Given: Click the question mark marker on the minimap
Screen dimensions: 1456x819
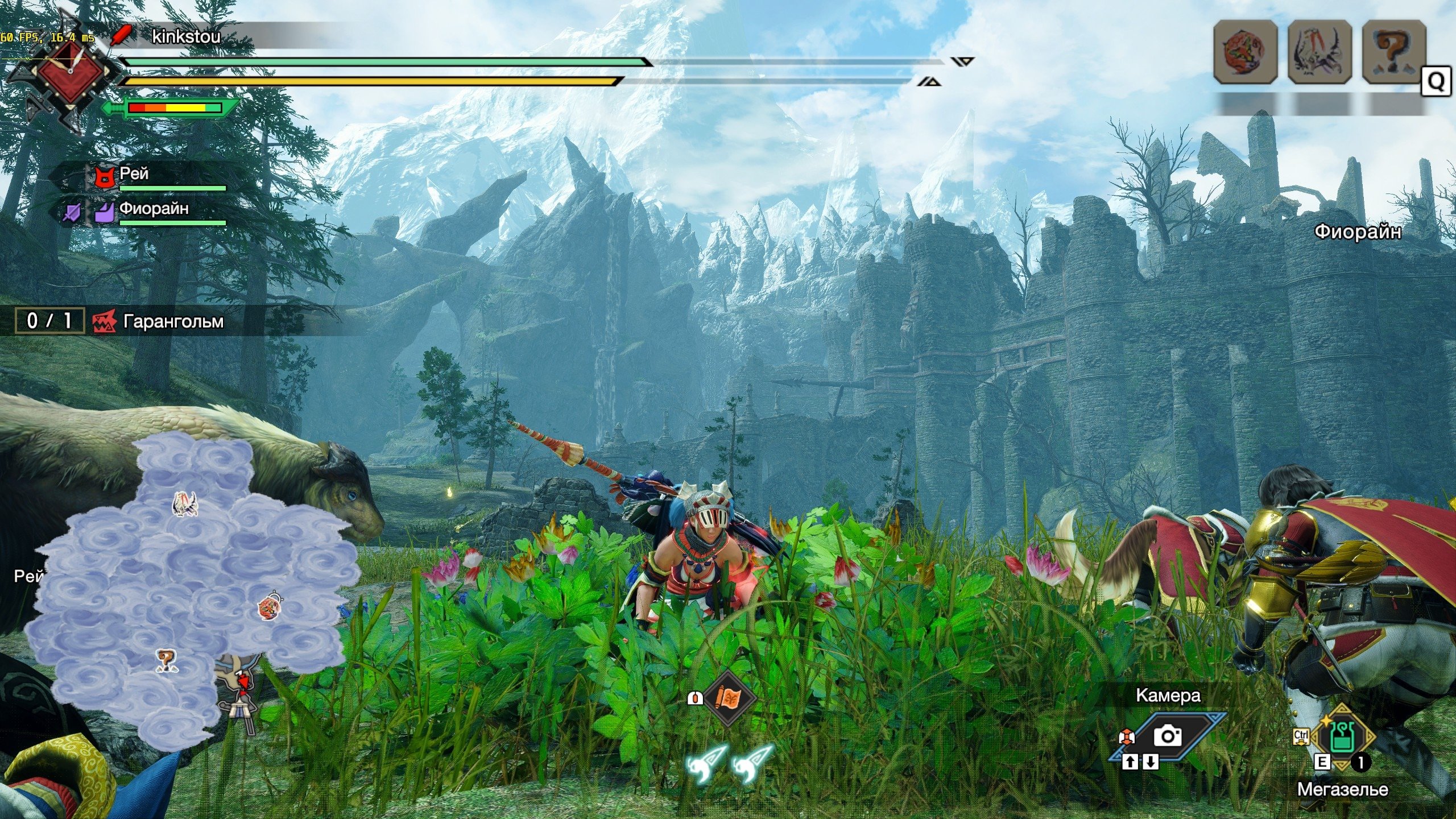Looking at the screenshot, I should (166, 660).
